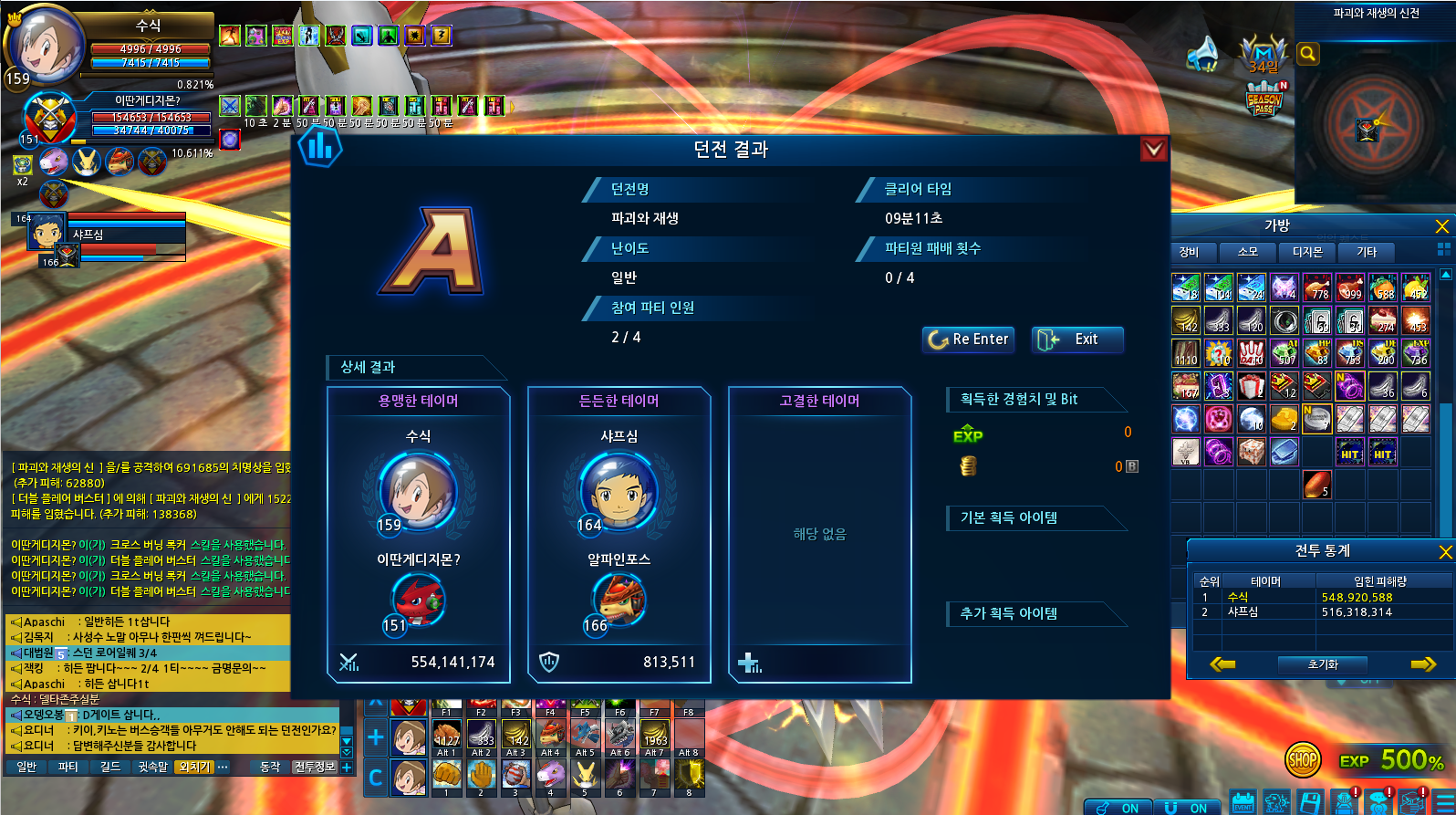Image resolution: width=1456 pixels, height=815 pixels.
Task: Click the minimap magnifier search button
Action: click(x=1308, y=54)
